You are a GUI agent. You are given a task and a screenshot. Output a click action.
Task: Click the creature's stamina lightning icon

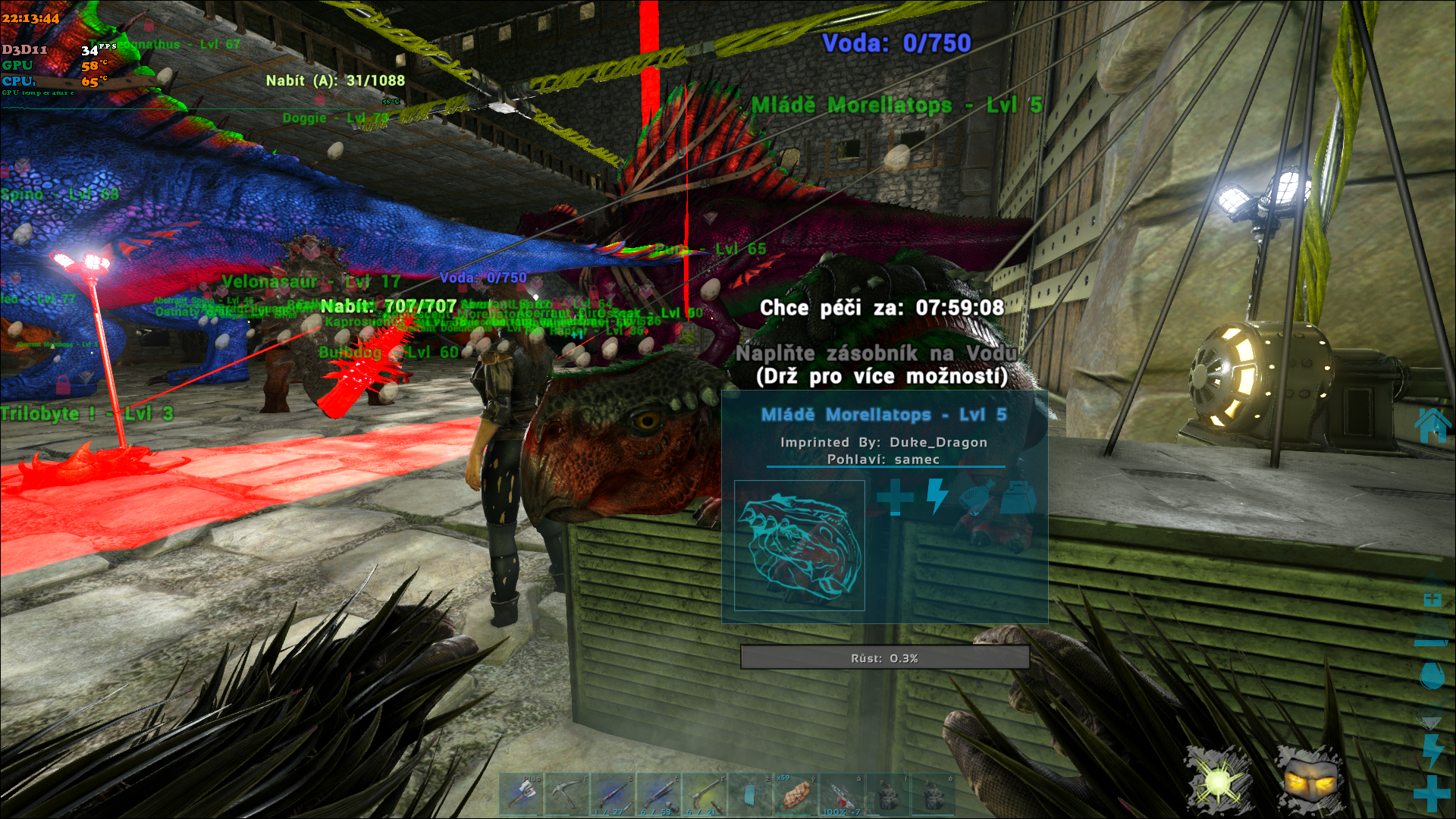click(937, 497)
